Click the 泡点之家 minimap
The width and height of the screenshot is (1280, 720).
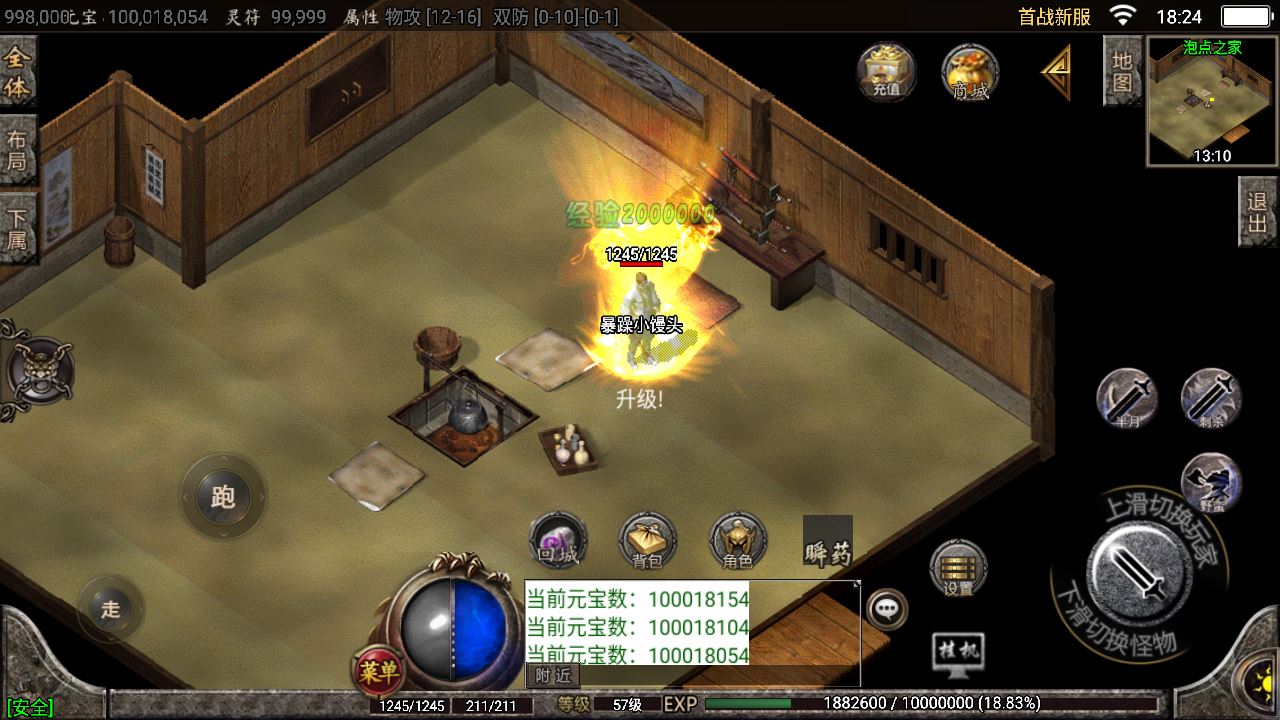1212,101
